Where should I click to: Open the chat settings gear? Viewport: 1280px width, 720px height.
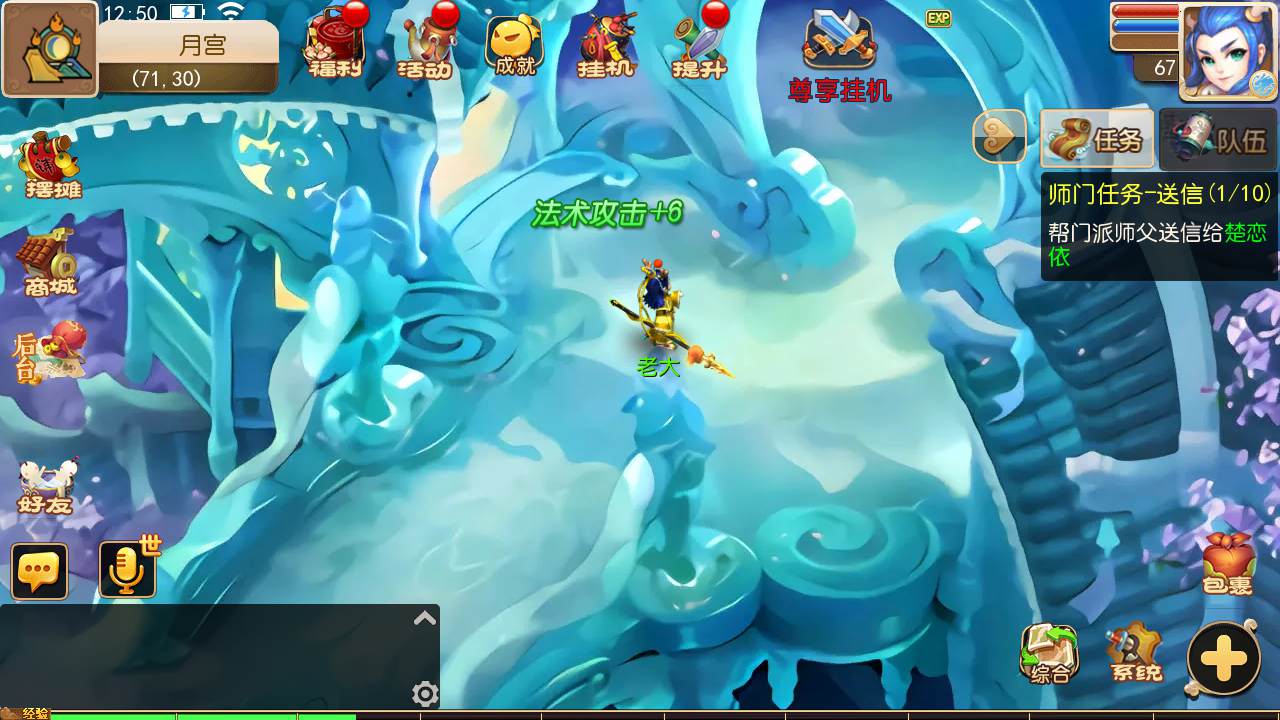(424, 693)
